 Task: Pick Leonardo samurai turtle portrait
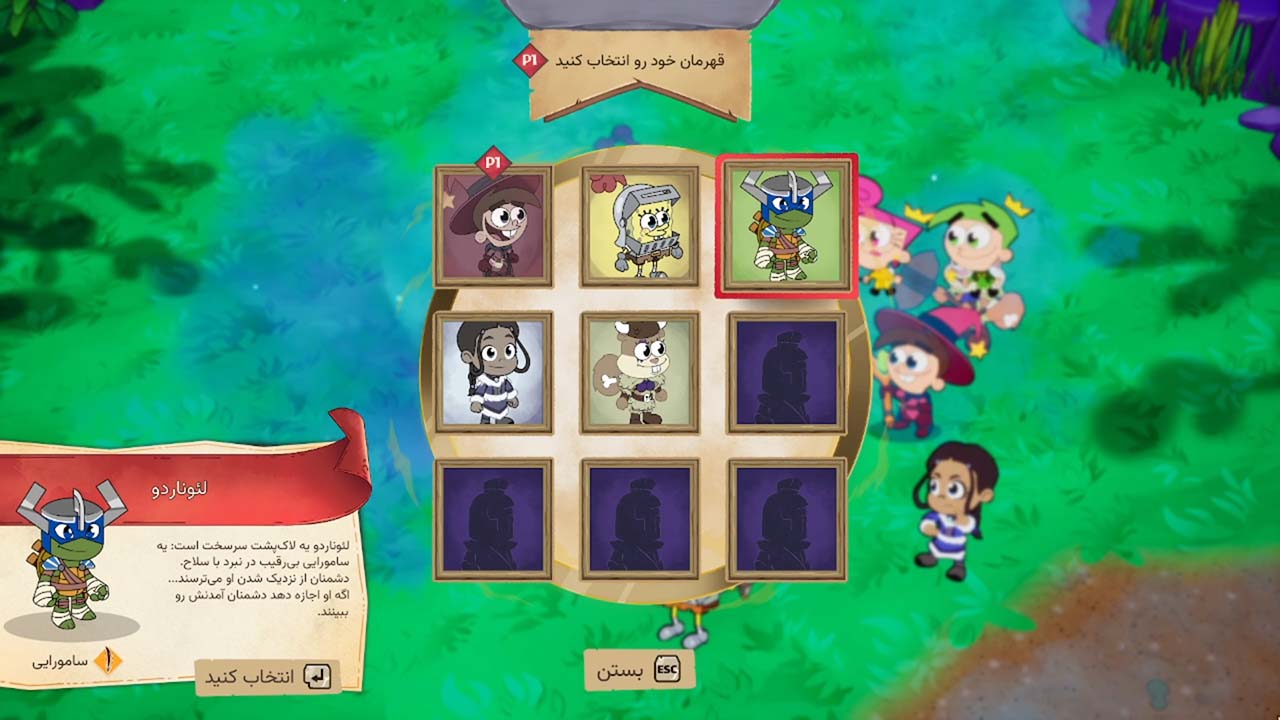click(x=786, y=226)
